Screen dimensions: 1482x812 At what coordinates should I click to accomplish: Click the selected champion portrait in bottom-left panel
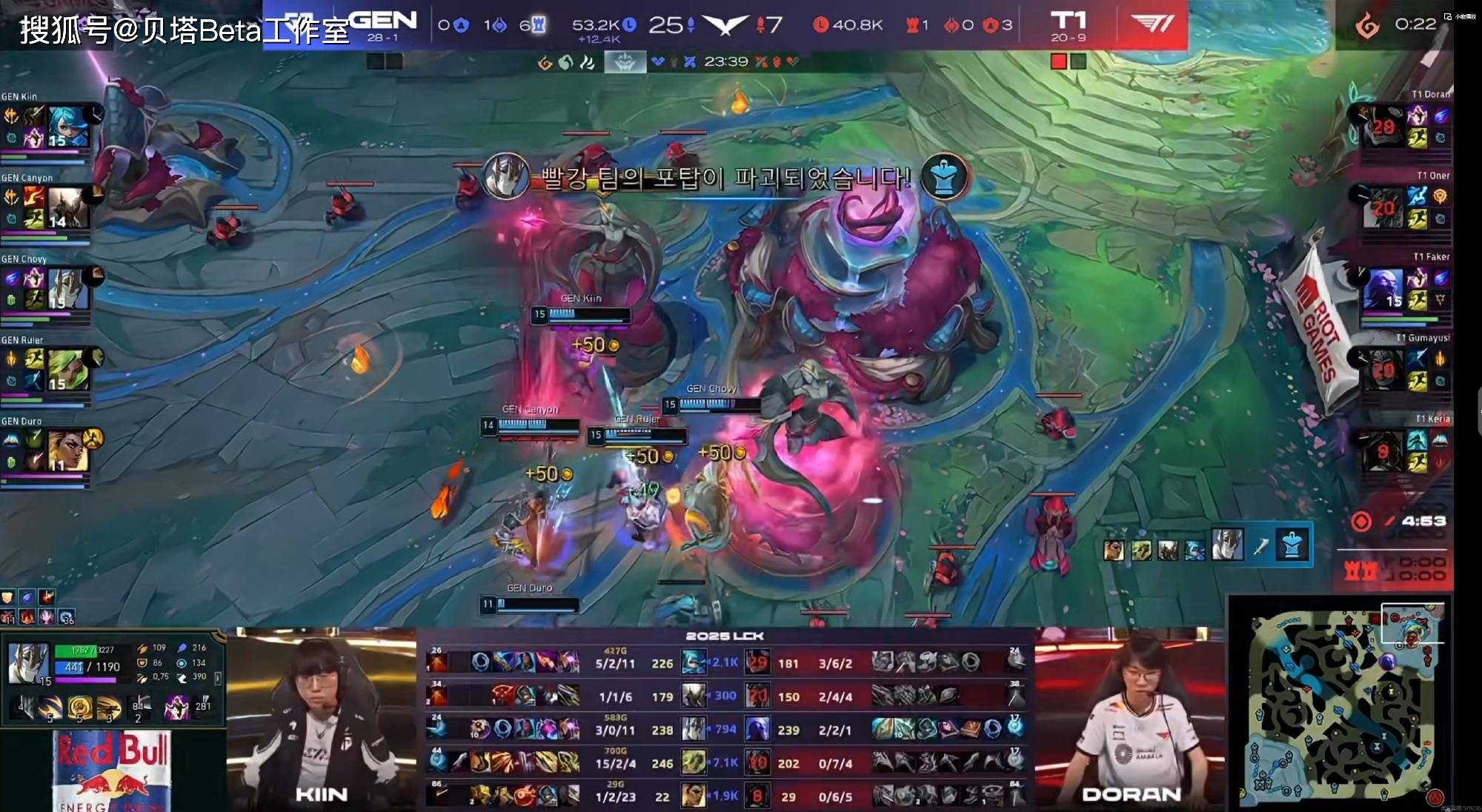(x=30, y=664)
